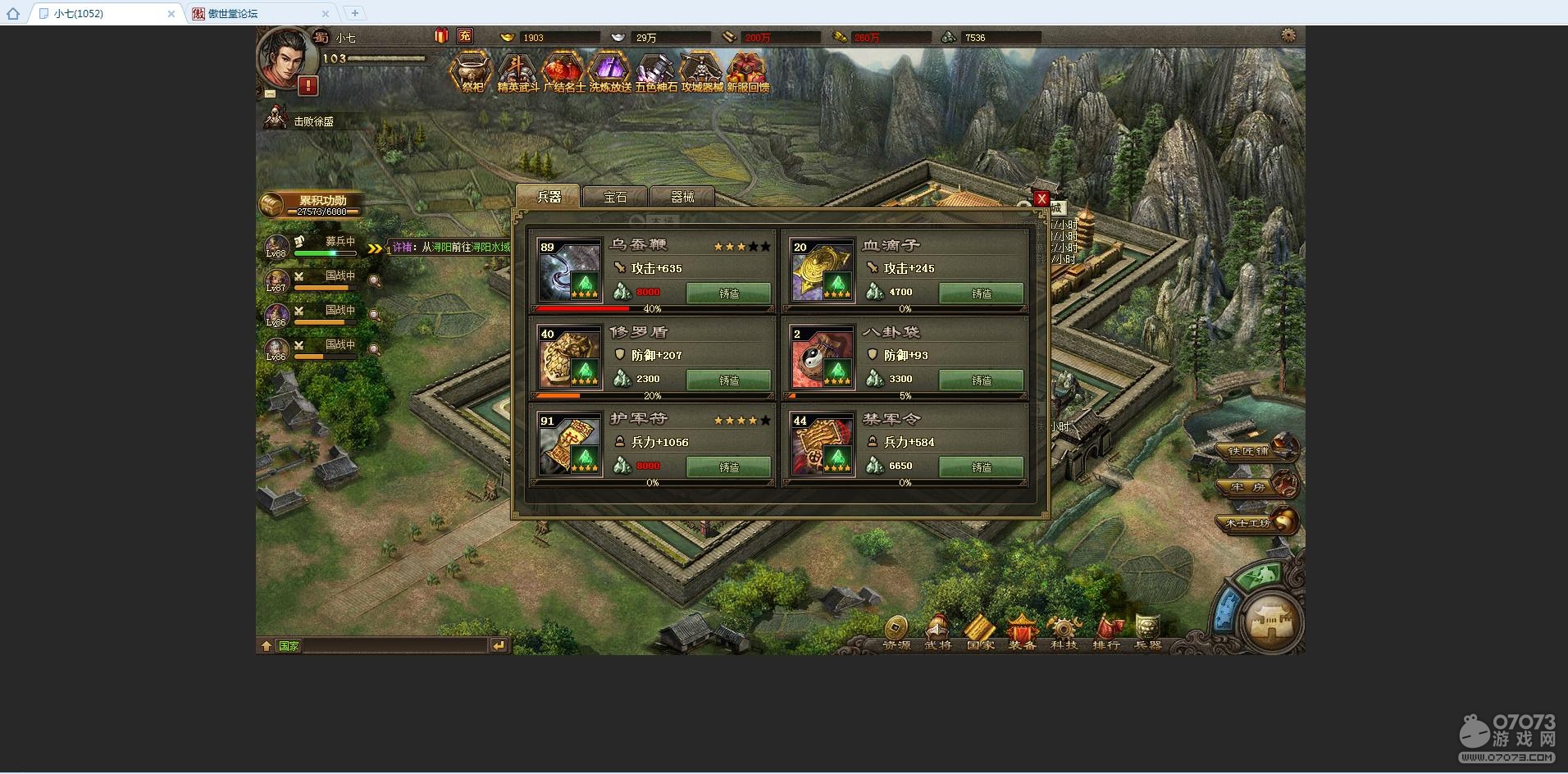
Task: Click 铸造 for 修罗盾
Action: coord(728,380)
